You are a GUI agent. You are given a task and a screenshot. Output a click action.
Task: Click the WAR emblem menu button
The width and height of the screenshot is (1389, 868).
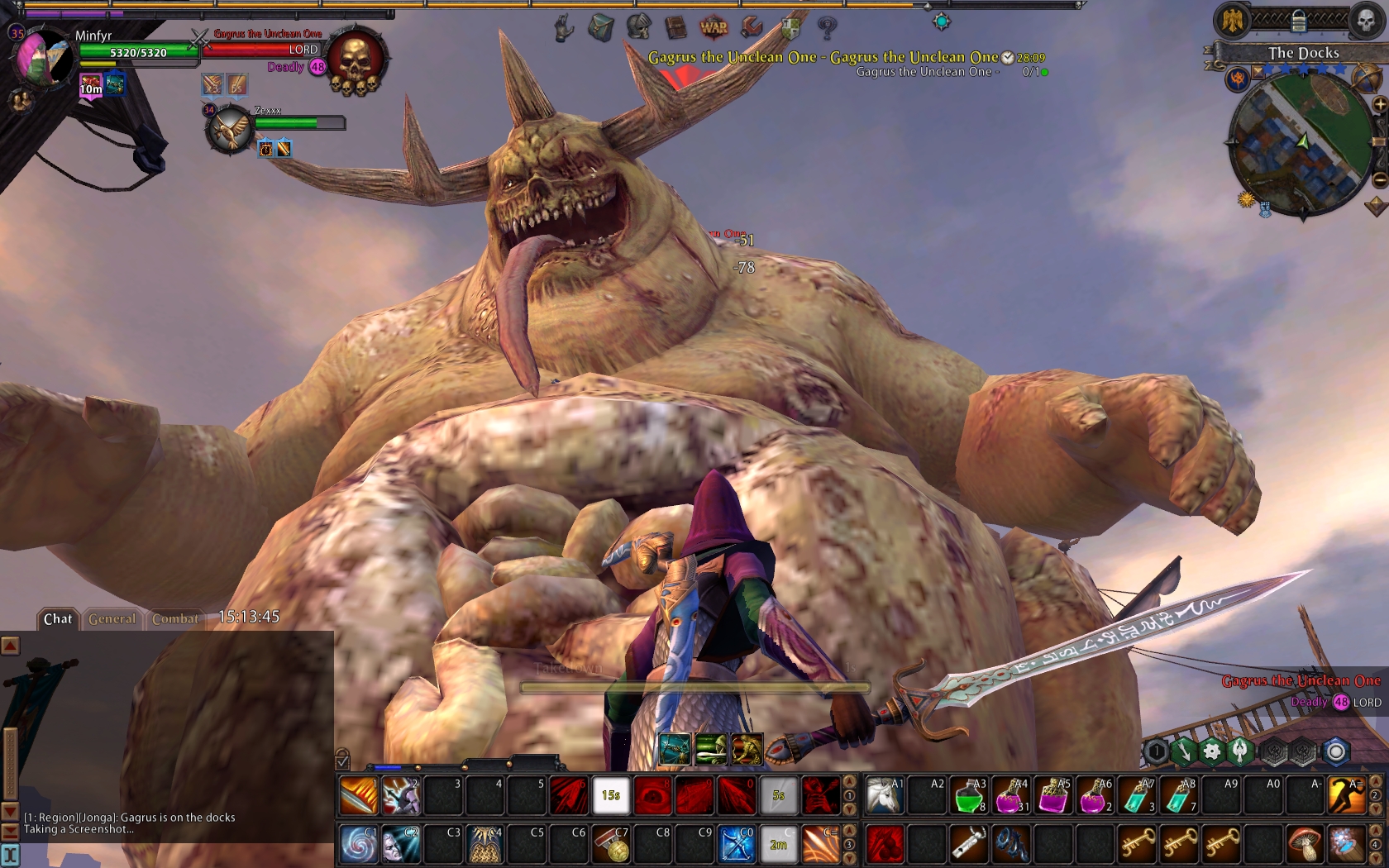(714, 27)
